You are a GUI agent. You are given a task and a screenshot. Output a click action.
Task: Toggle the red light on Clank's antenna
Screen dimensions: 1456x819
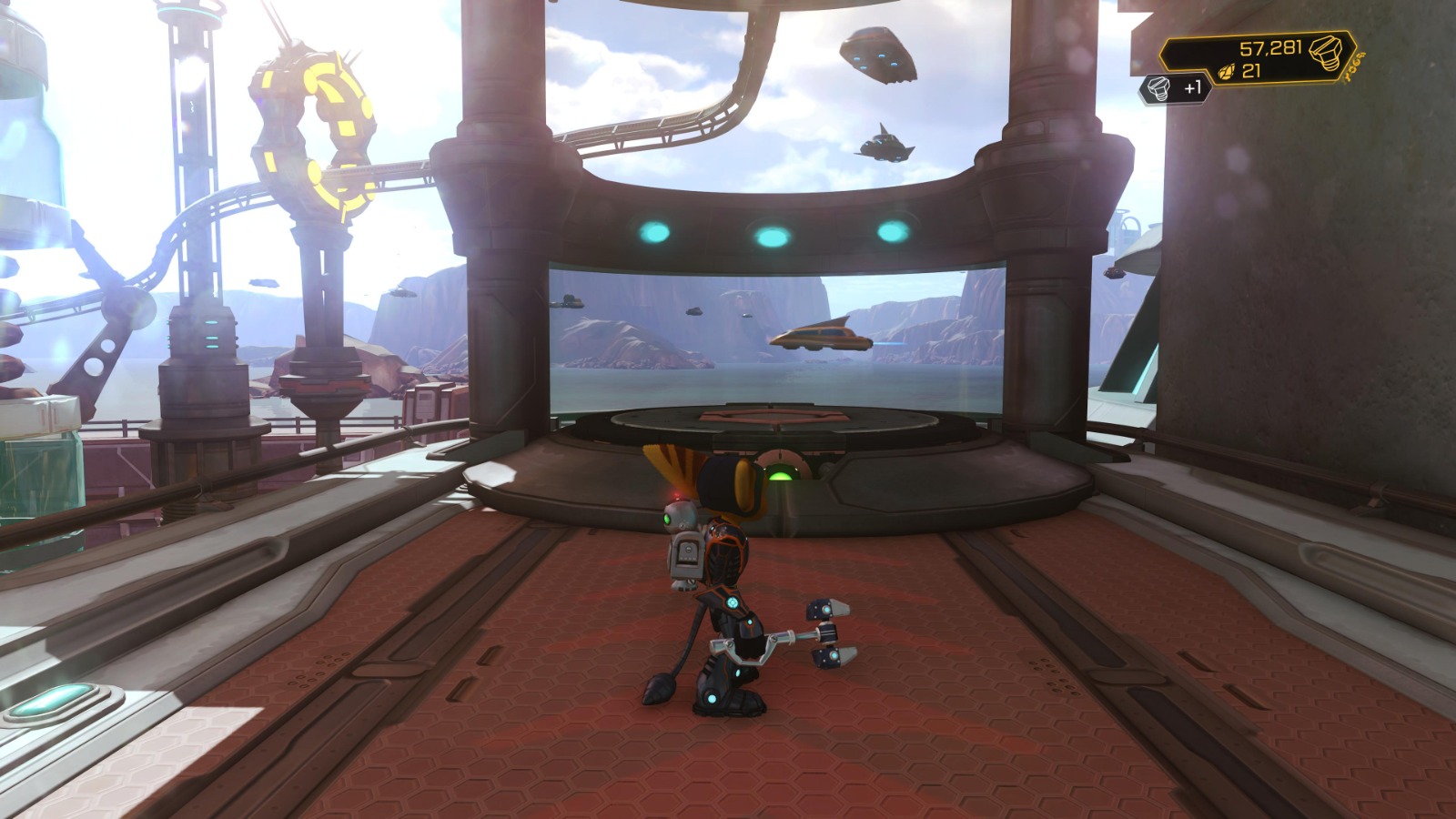click(678, 494)
